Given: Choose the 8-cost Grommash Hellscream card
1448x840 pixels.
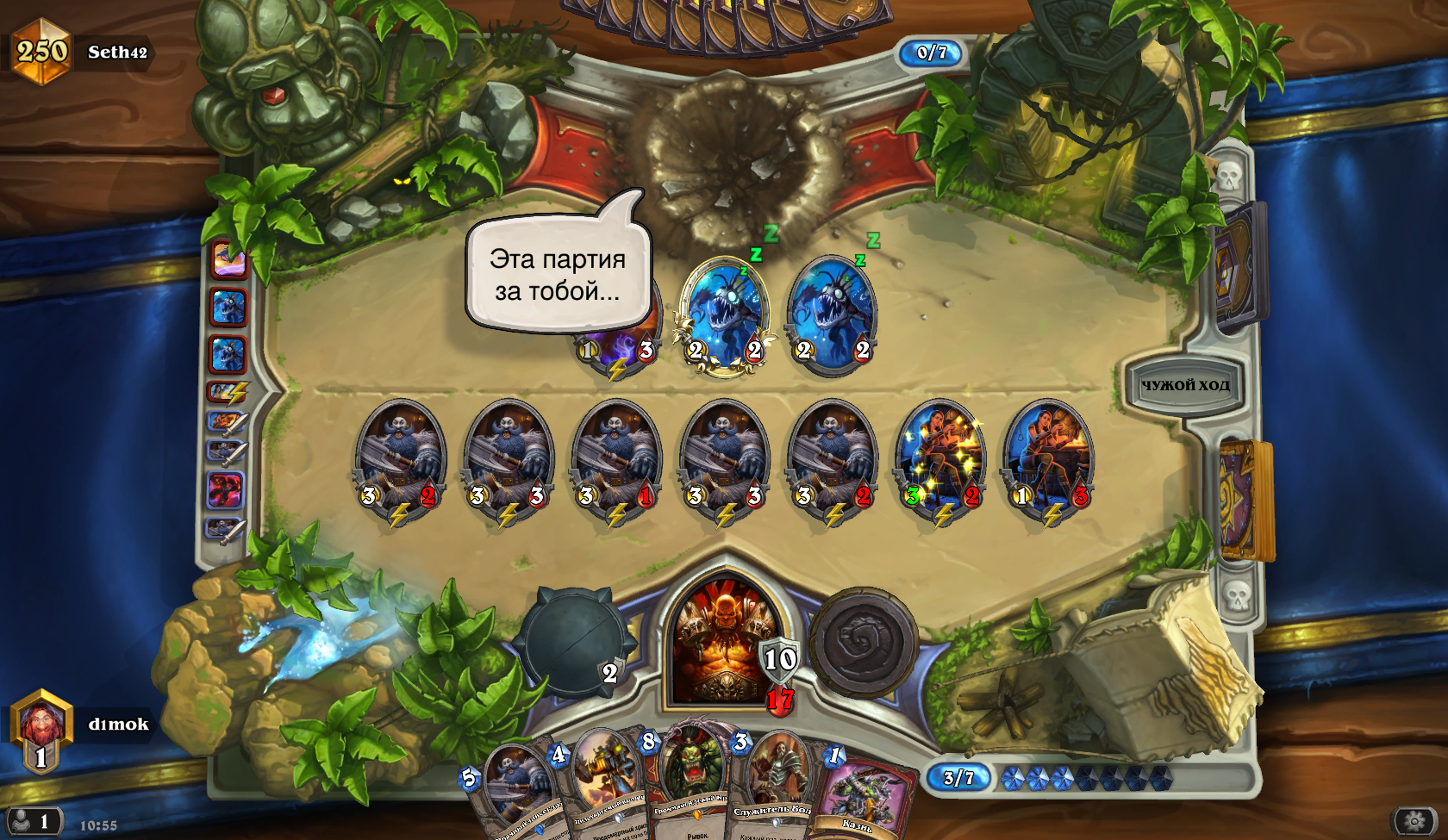Looking at the screenshot, I should tap(690, 775).
